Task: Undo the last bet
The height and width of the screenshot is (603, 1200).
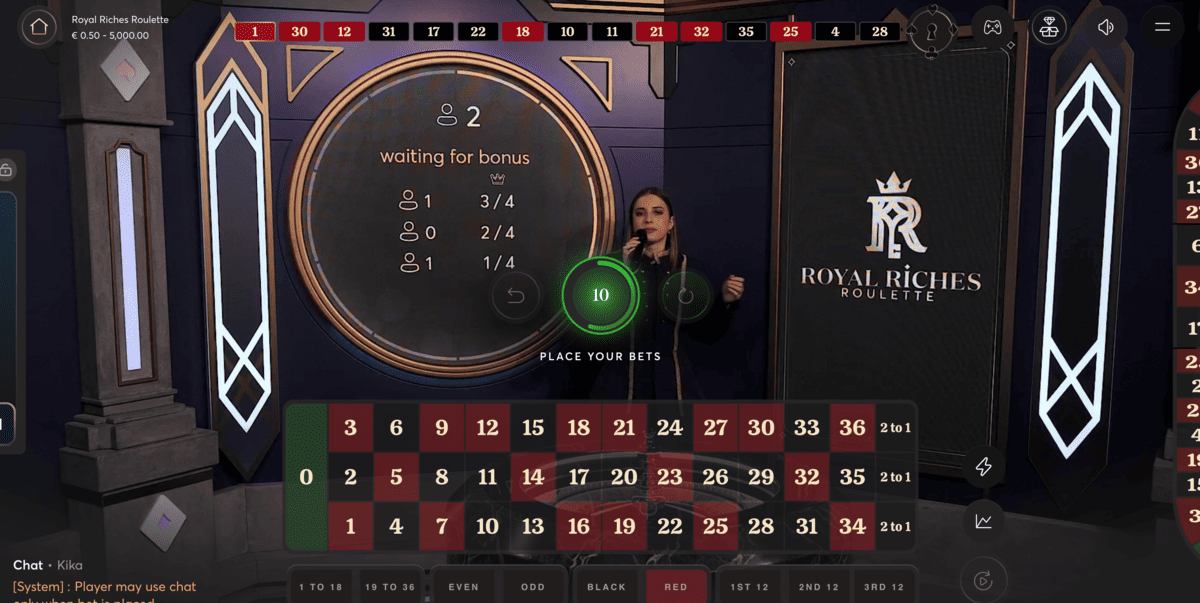Action: click(516, 295)
